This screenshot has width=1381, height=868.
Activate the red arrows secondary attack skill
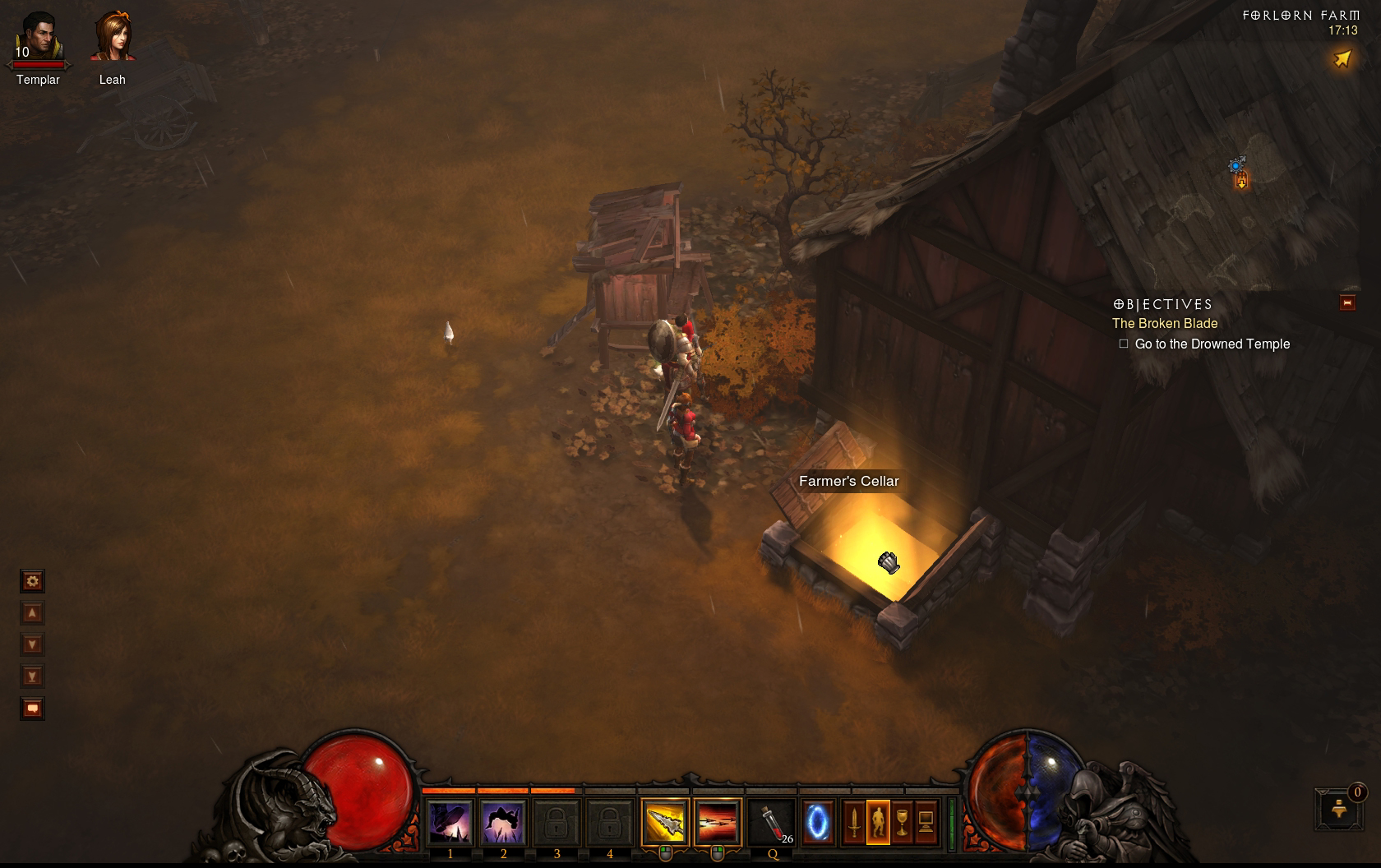(x=717, y=822)
